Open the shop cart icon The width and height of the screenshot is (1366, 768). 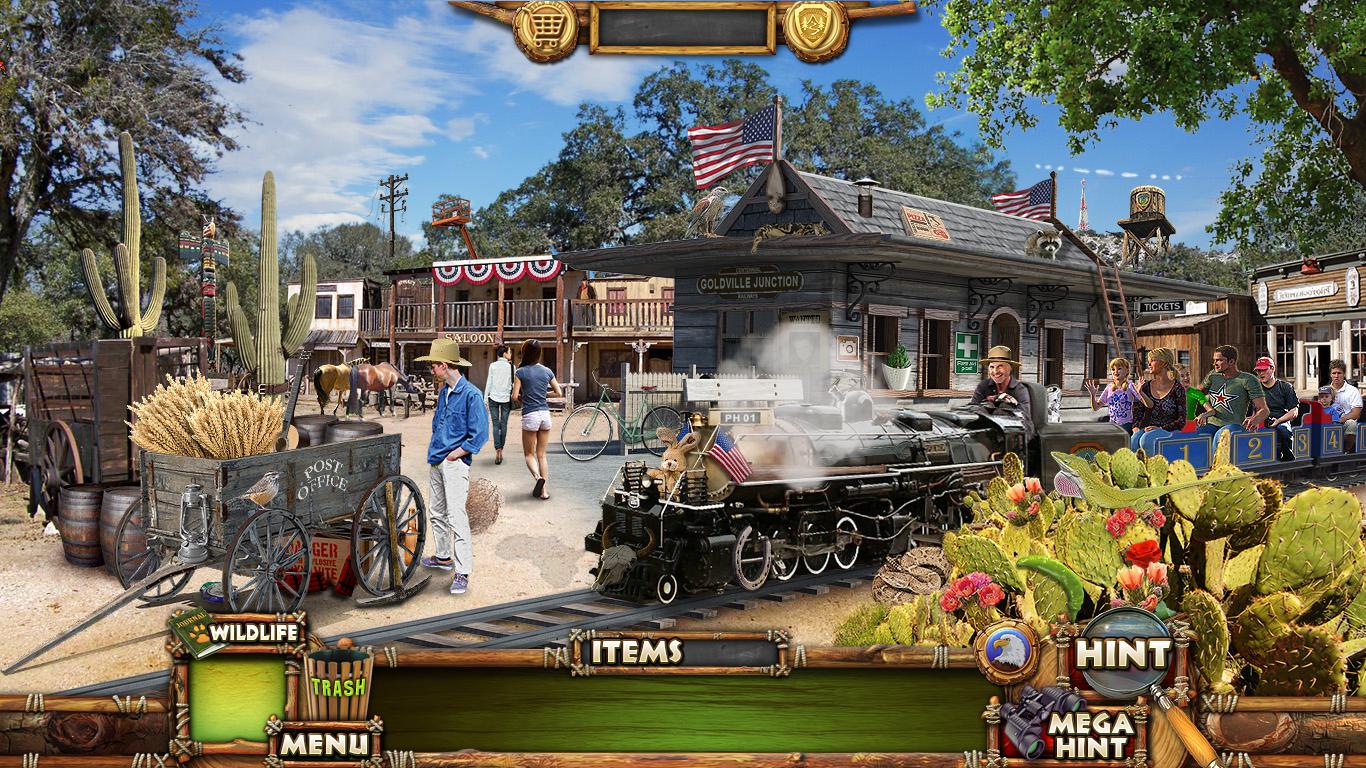pos(545,29)
